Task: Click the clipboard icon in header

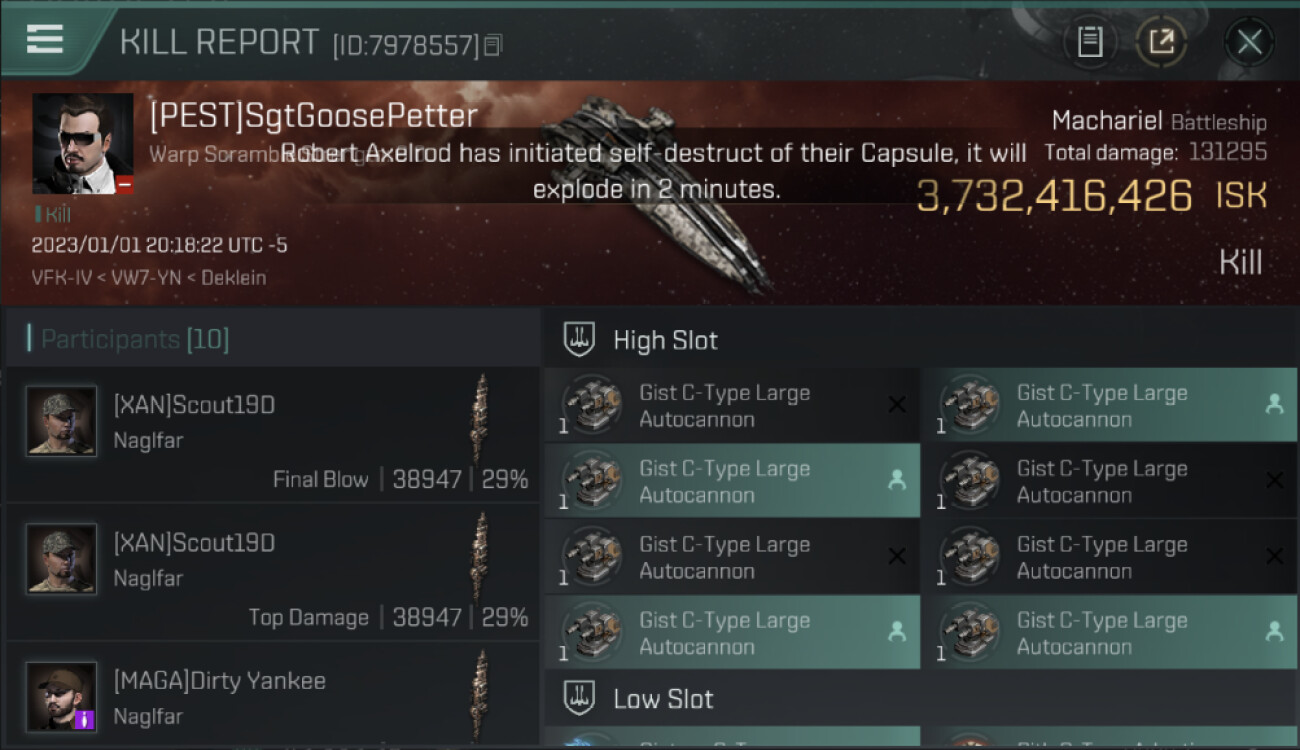Action: [1090, 42]
